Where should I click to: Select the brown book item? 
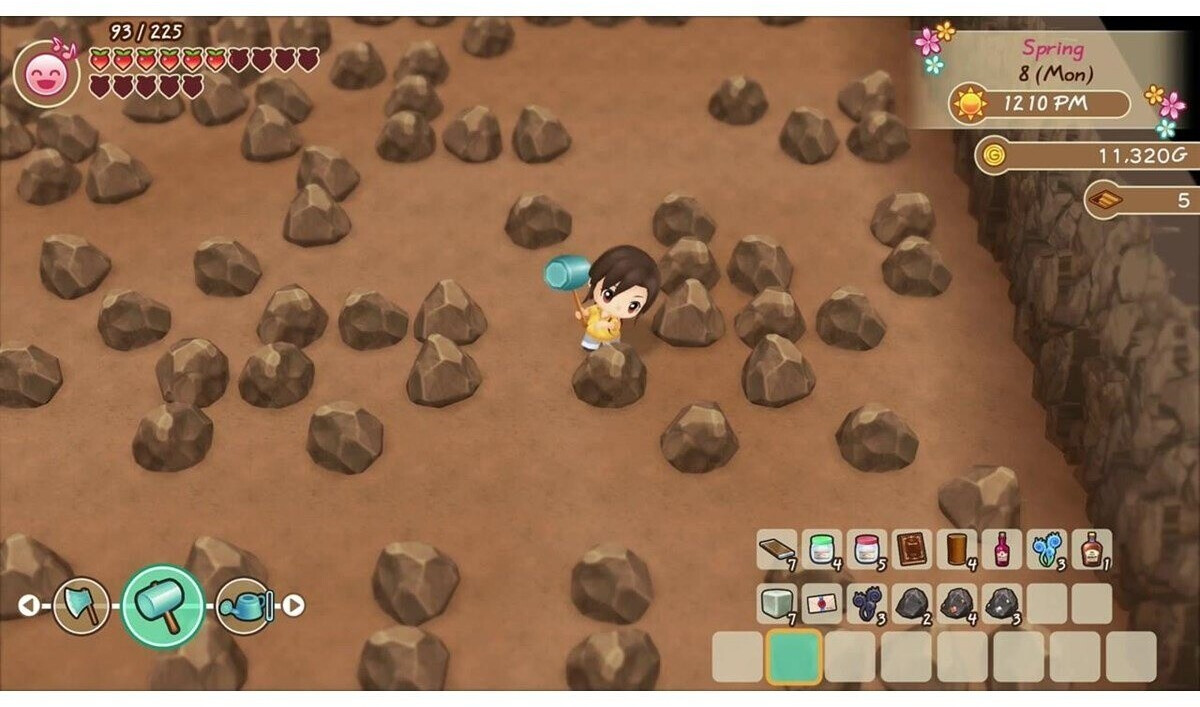pyautogui.click(x=912, y=549)
